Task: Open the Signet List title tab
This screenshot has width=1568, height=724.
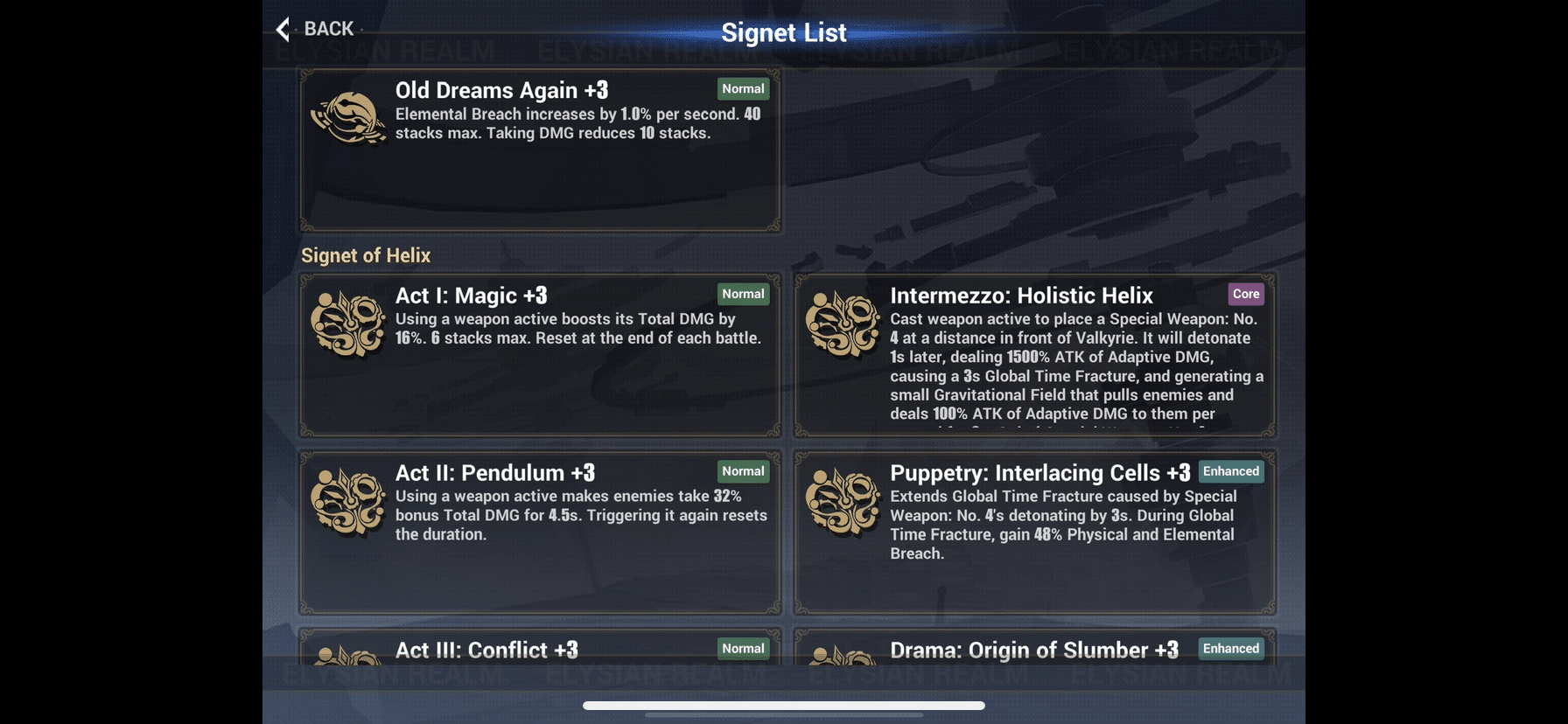Action: coord(783,32)
